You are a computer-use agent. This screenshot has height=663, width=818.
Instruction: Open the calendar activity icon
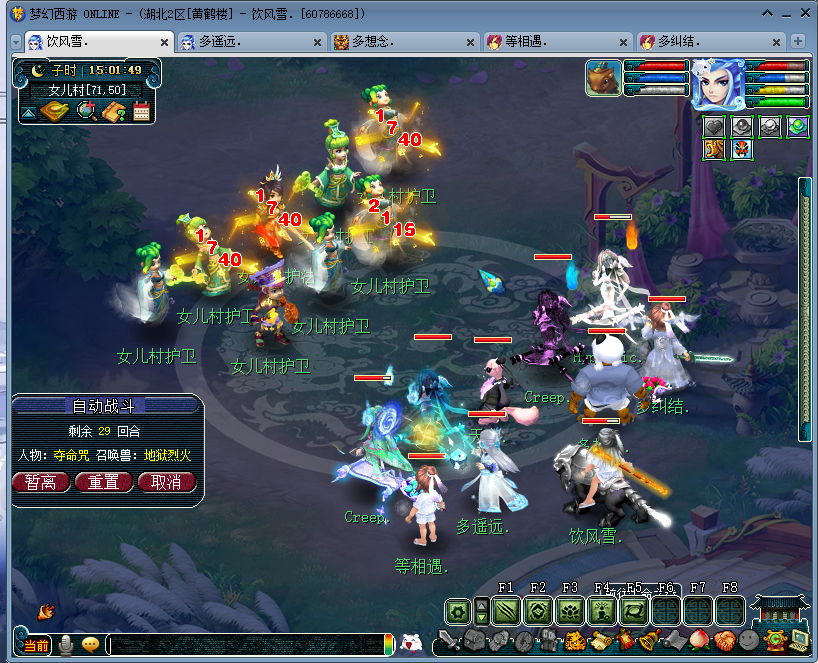(141, 111)
